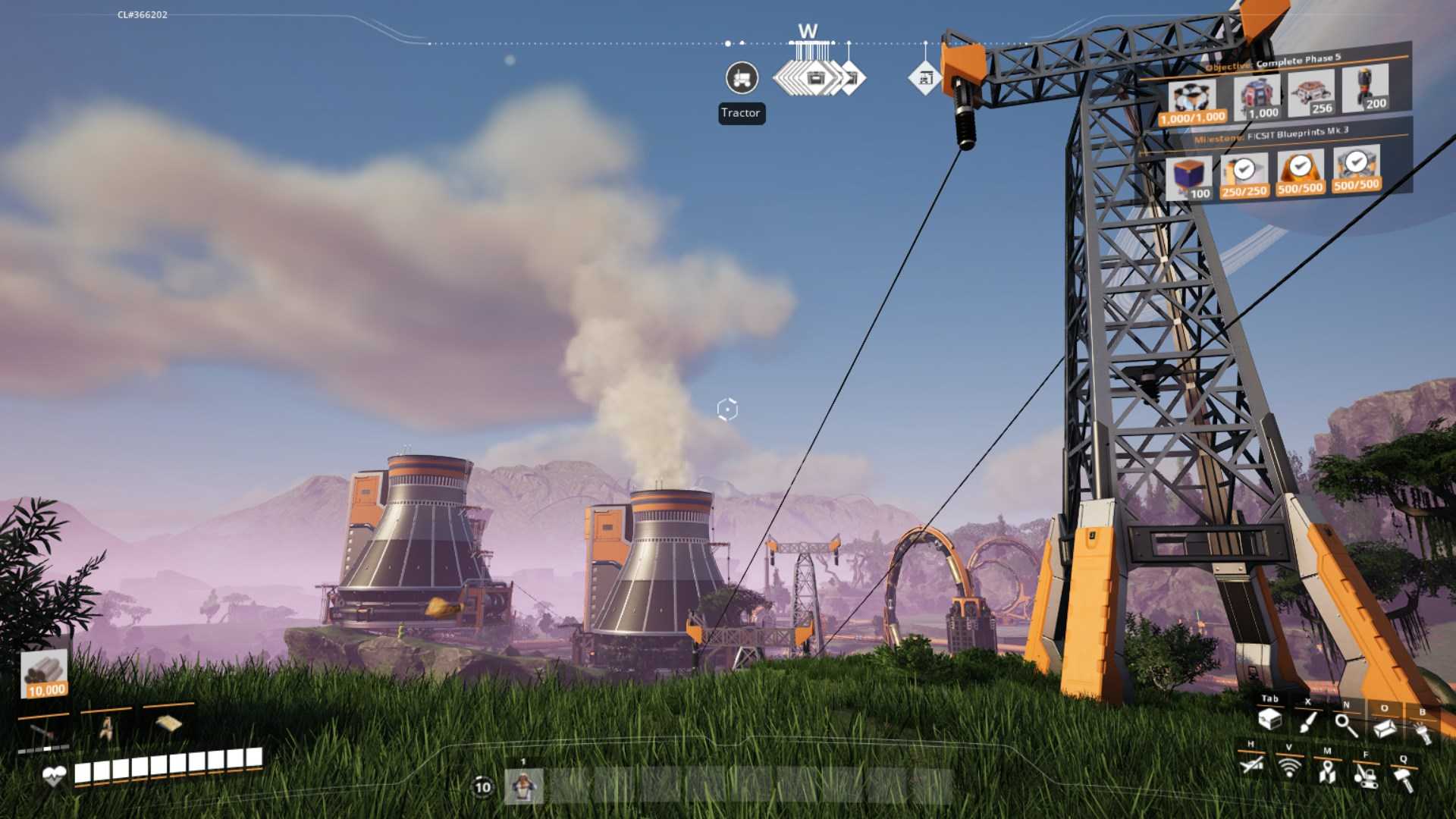This screenshot has width=1456, height=819.
Task: Select the W heading on the compass
Action: coord(806,32)
